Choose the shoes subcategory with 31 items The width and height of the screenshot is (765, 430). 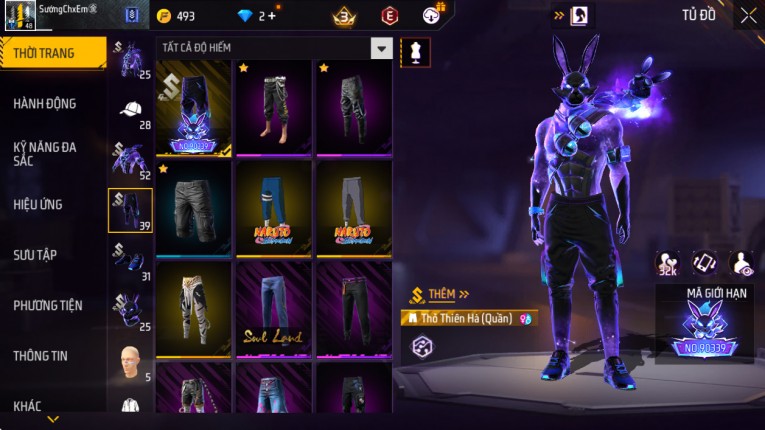pyautogui.click(x=130, y=260)
